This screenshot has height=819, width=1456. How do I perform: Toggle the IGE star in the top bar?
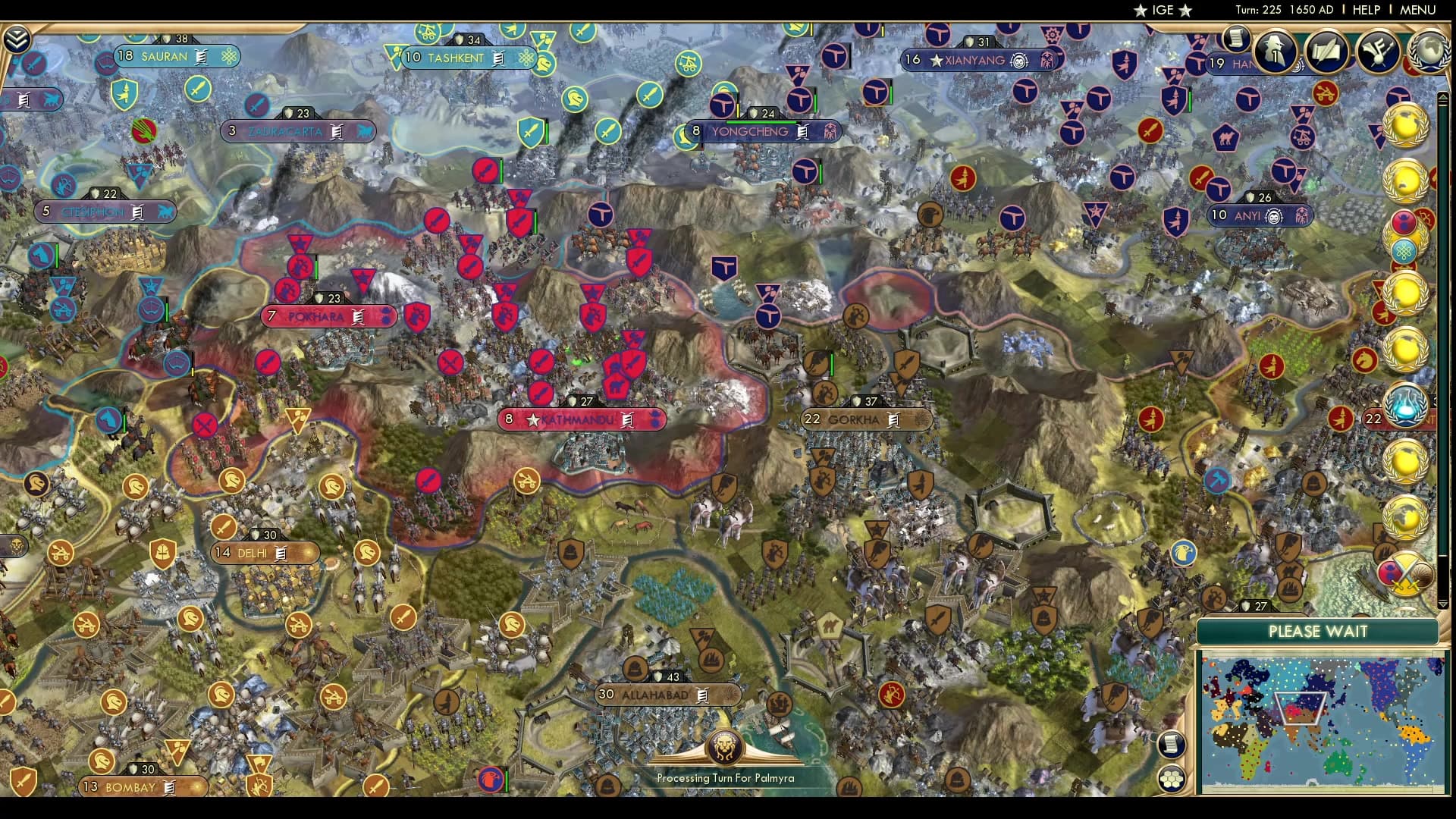(1140, 11)
